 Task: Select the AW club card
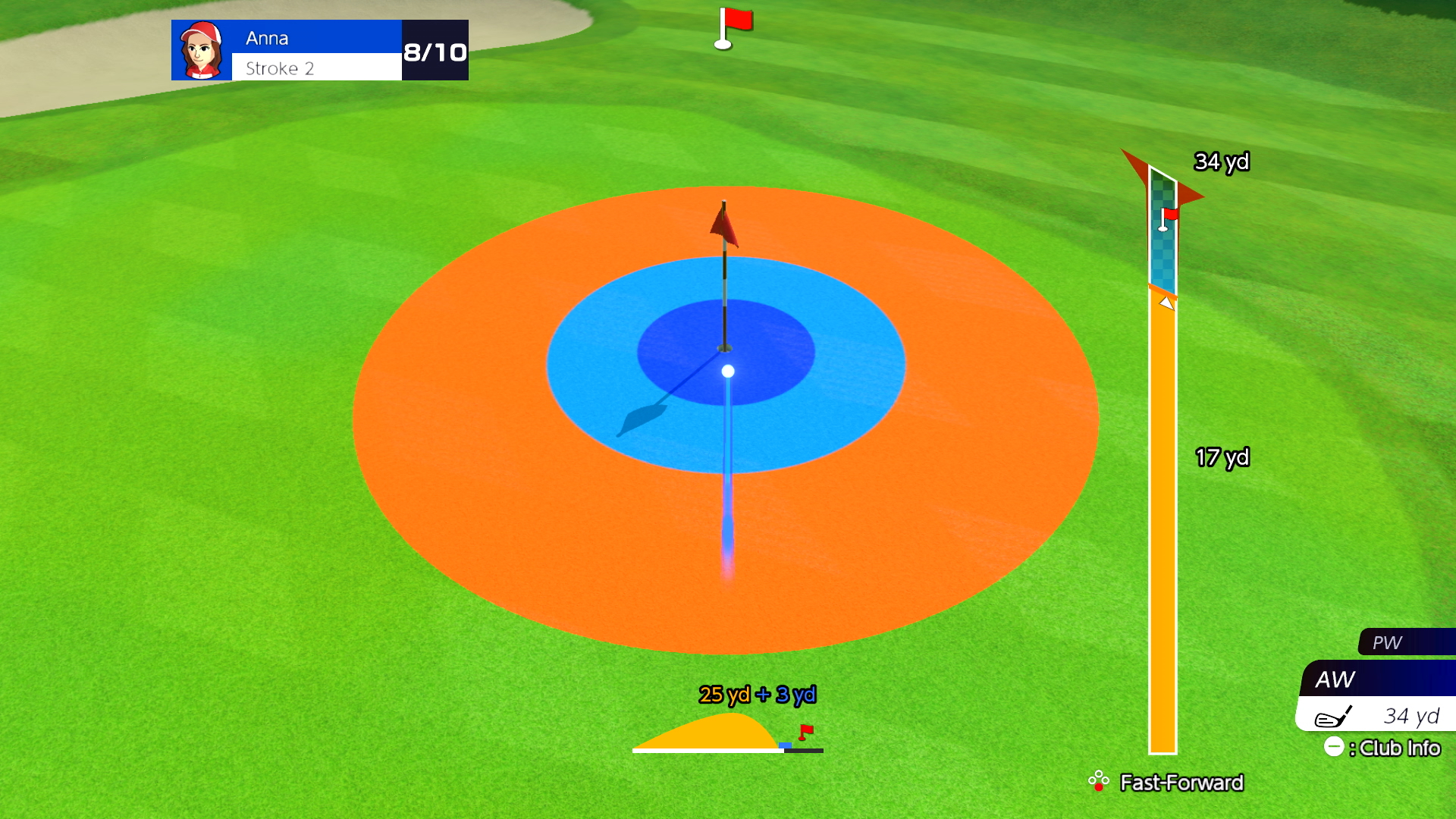tap(1377, 695)
